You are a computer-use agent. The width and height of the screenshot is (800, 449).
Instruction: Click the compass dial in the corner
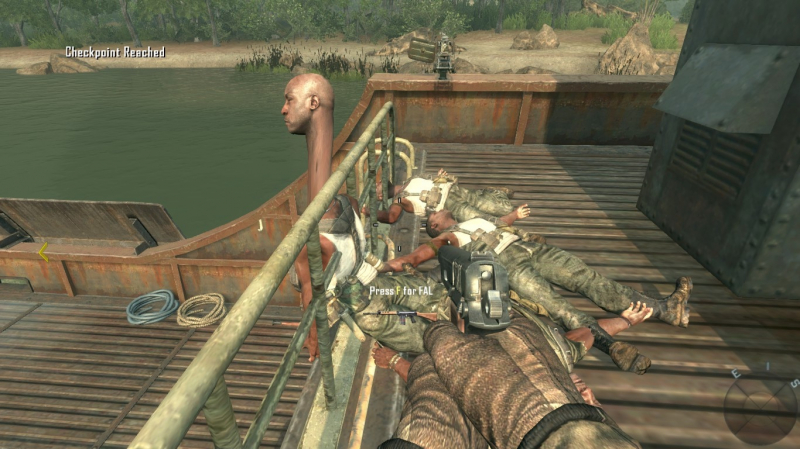pyautogui.click(x=762, y=408)
